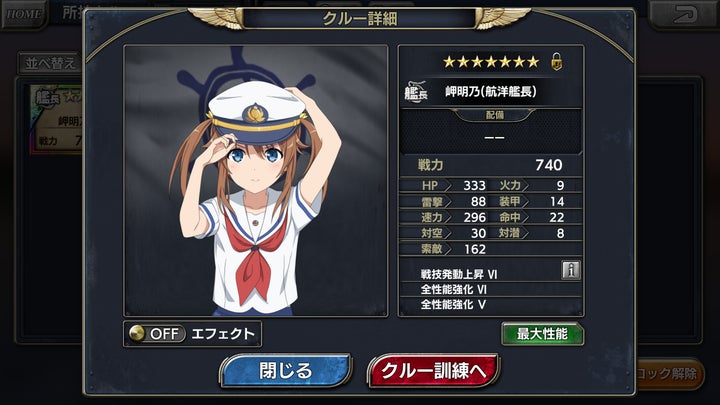Close the crew detail dialog with 閉じる
This screenshot has width=720, height=405.
point(285,371)
